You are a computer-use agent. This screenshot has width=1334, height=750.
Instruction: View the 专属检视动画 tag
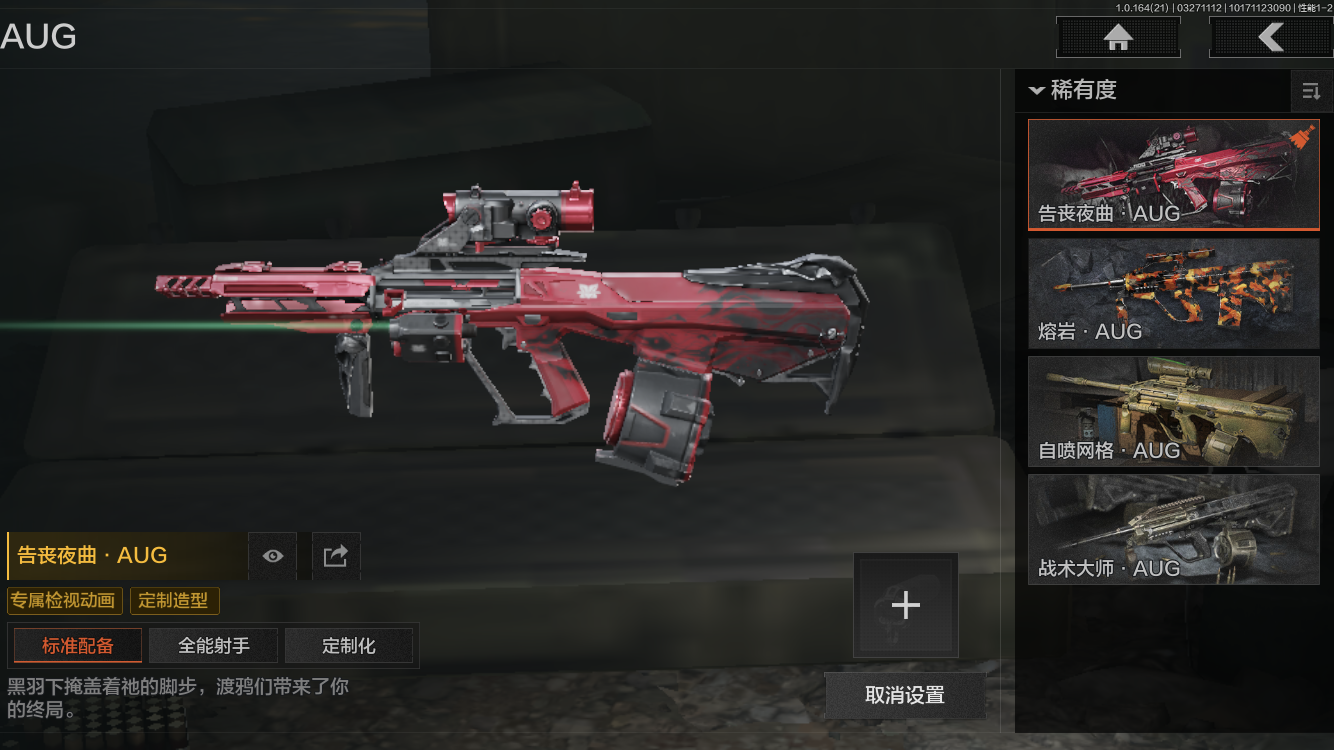click(x=65, y=601)
